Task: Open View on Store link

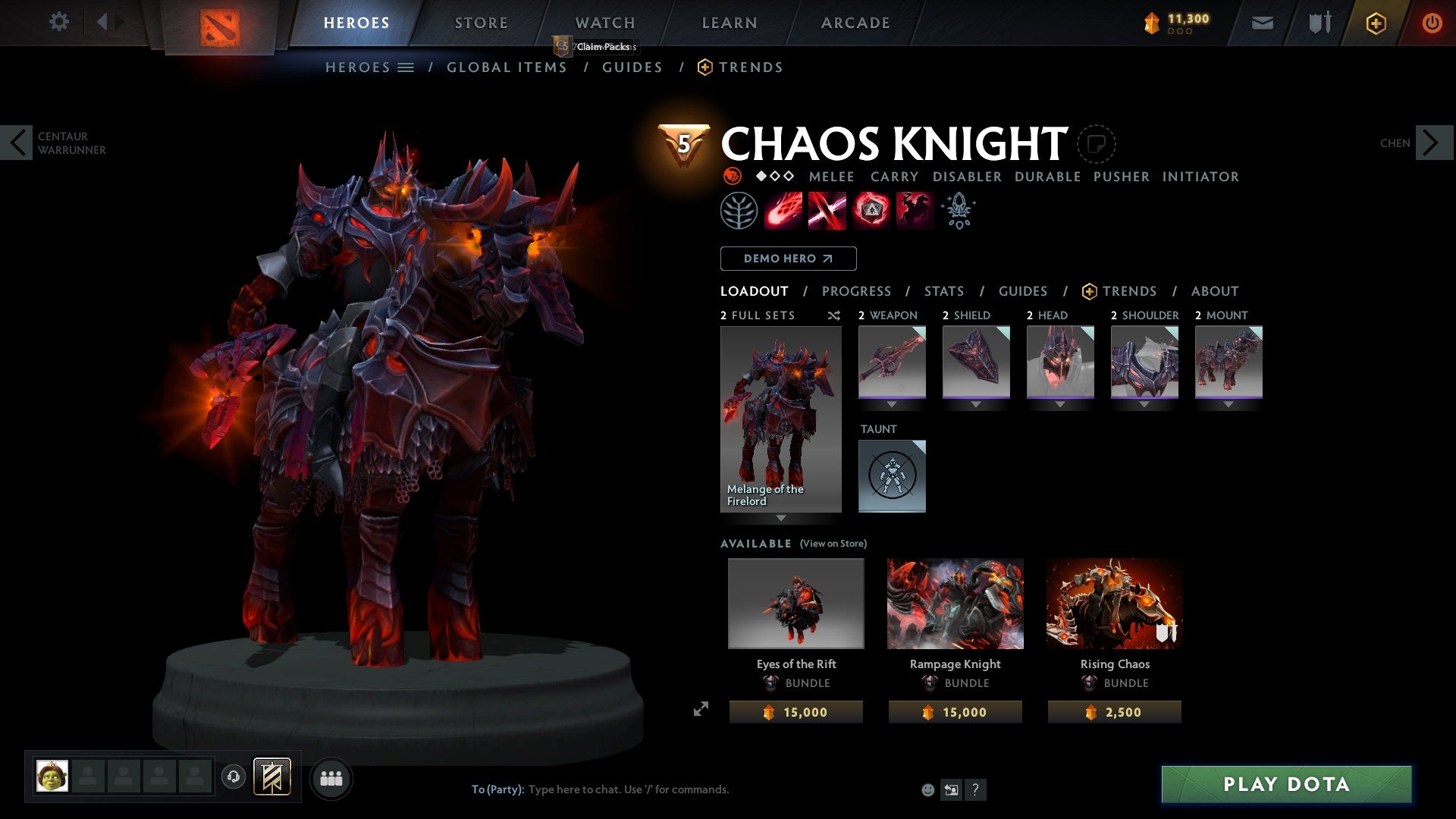Action: point(833,544)
